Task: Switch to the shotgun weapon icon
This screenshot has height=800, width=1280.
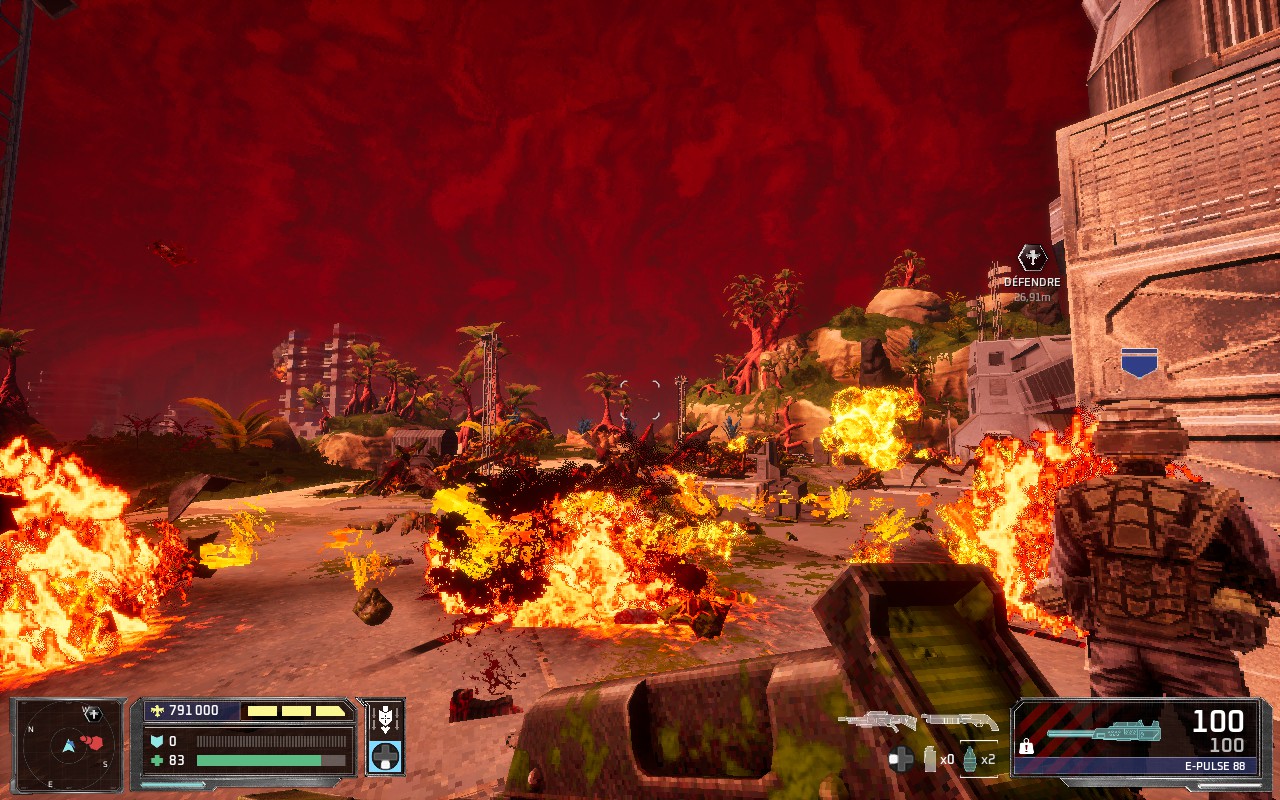Action: (x=959, y=720)
